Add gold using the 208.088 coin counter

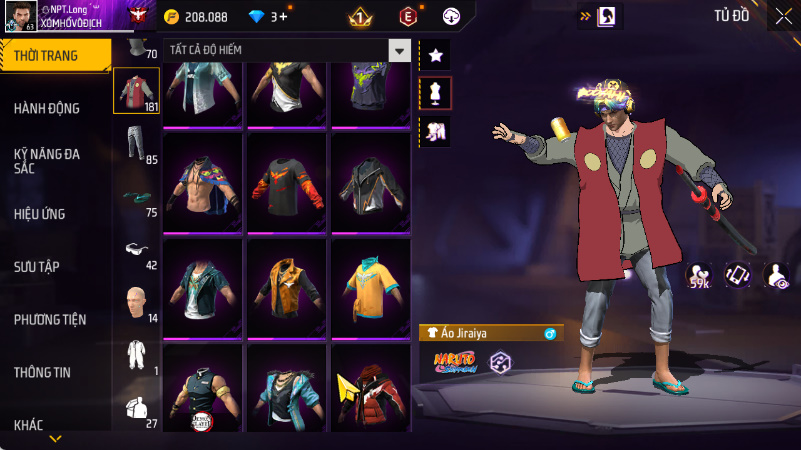197,17
